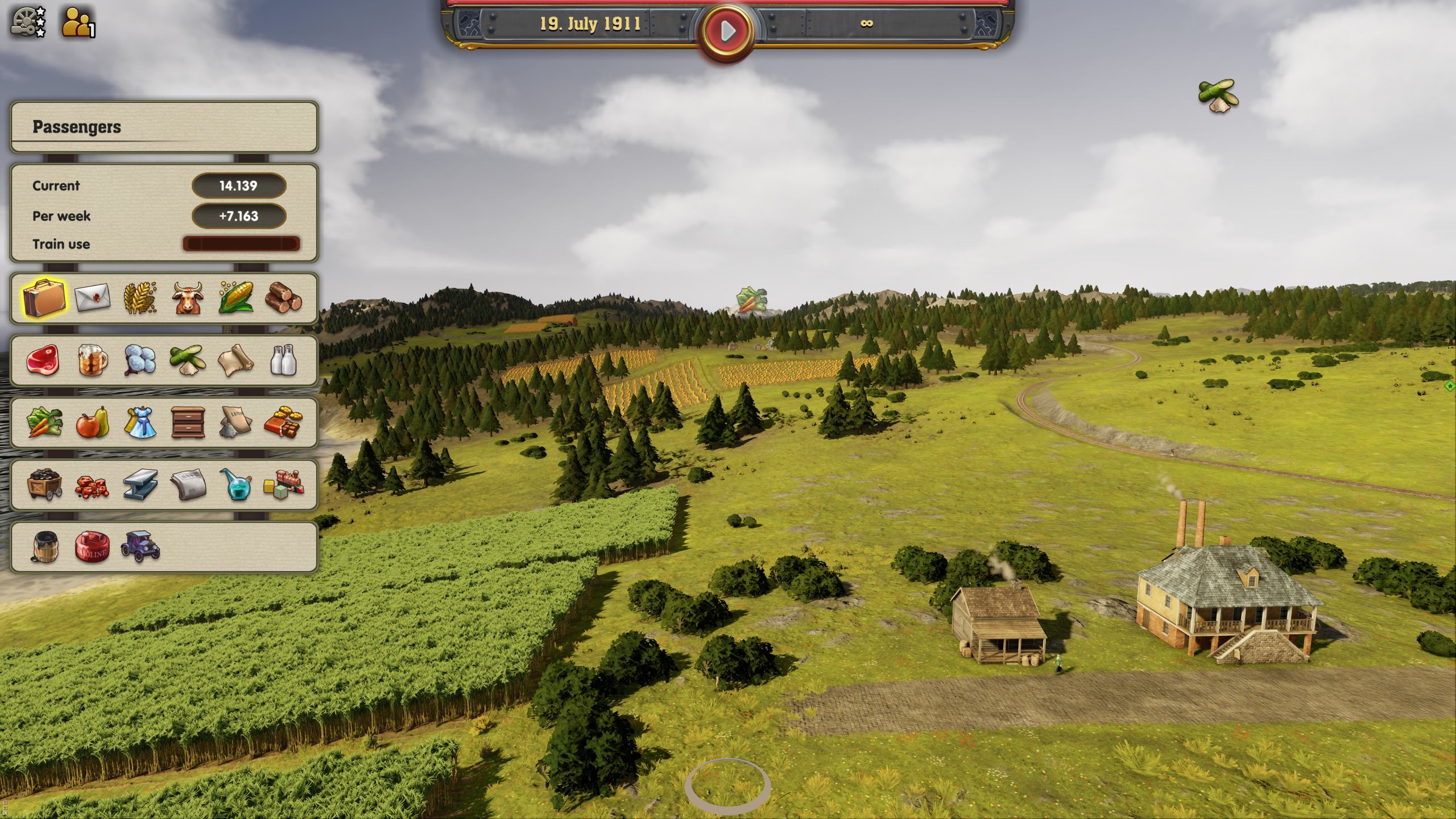The width and height of the screenshot is (1456, 819).
Task: Select the Gasoline goods icon
Action: (92, 549)
